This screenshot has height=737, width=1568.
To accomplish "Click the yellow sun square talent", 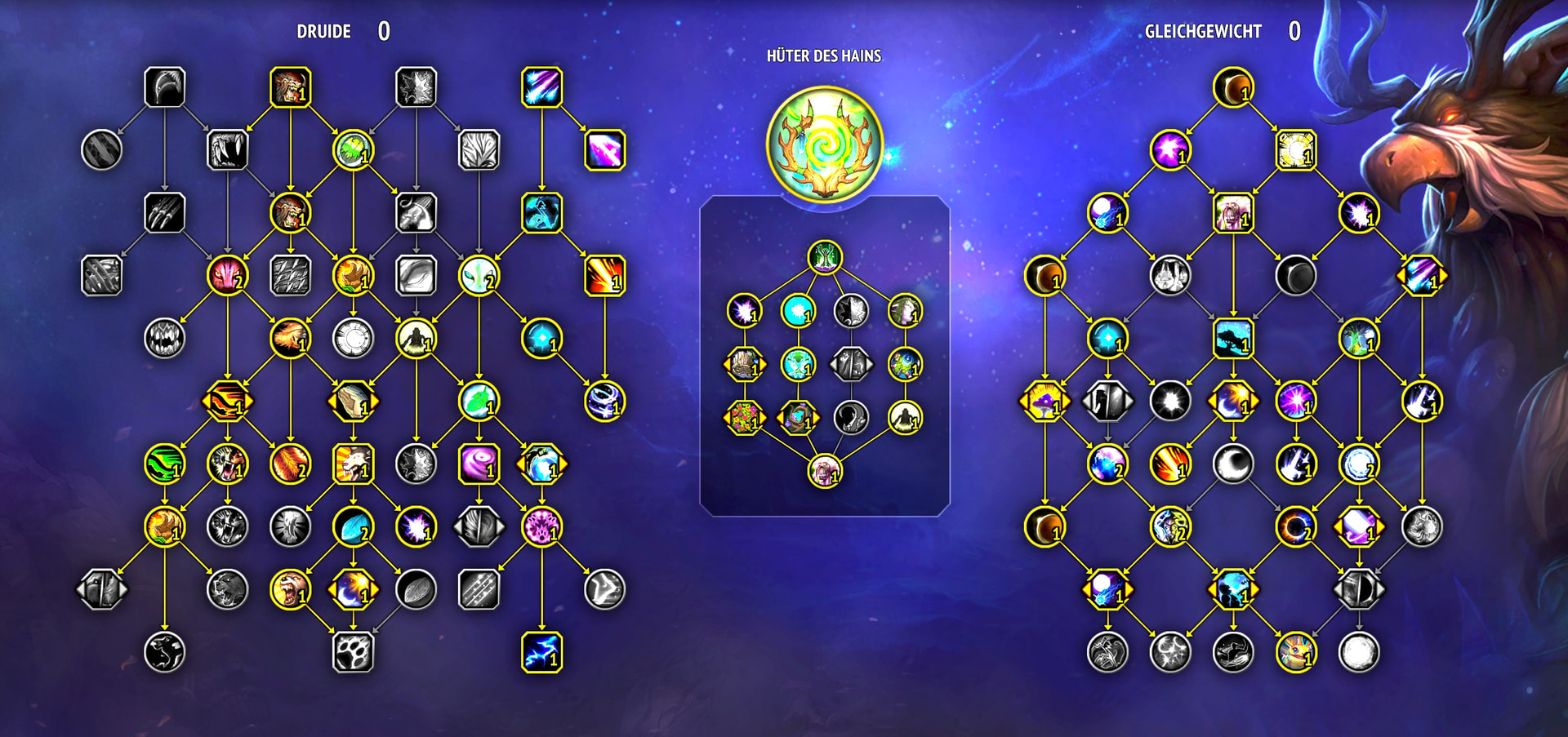I will point(1295,150).
